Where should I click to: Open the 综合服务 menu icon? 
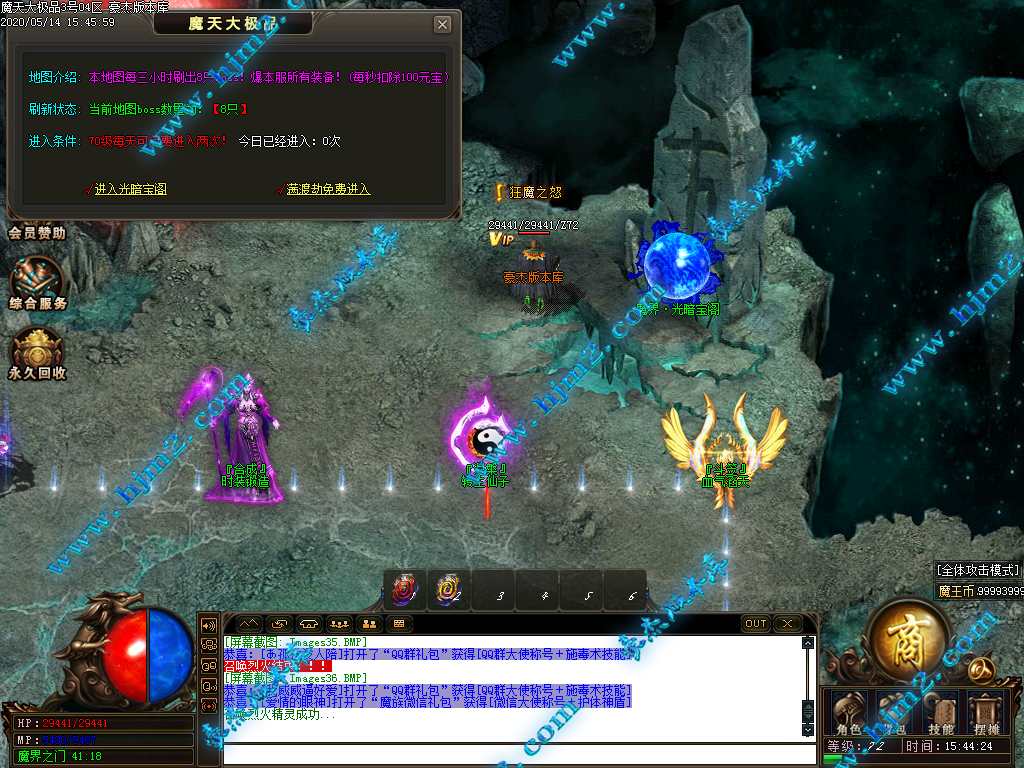(38, 281)
